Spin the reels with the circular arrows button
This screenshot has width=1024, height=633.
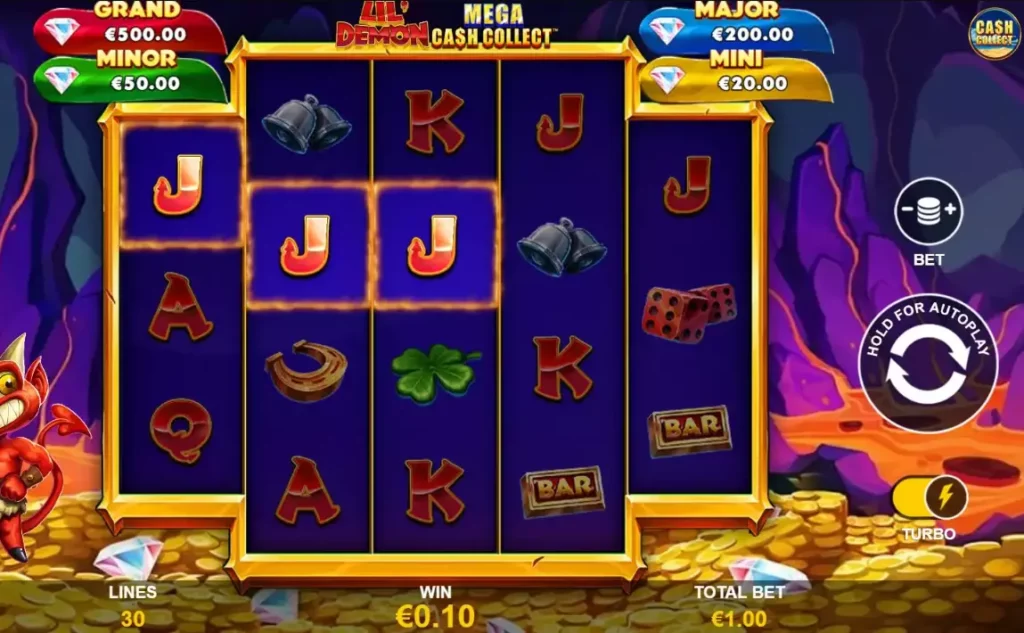coord(927,364)
